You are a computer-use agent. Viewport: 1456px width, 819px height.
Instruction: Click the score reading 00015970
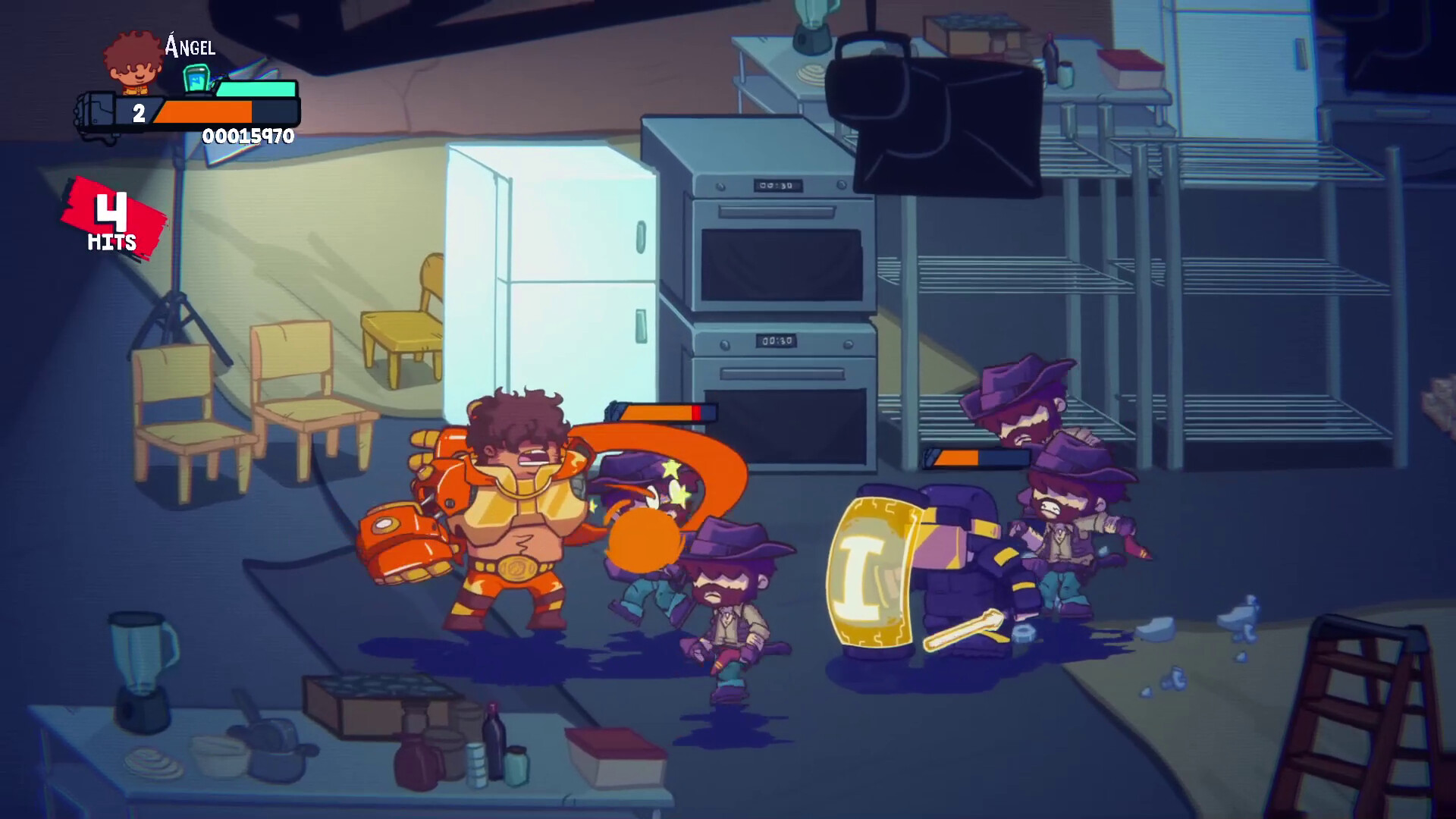[x=246, y=138]
